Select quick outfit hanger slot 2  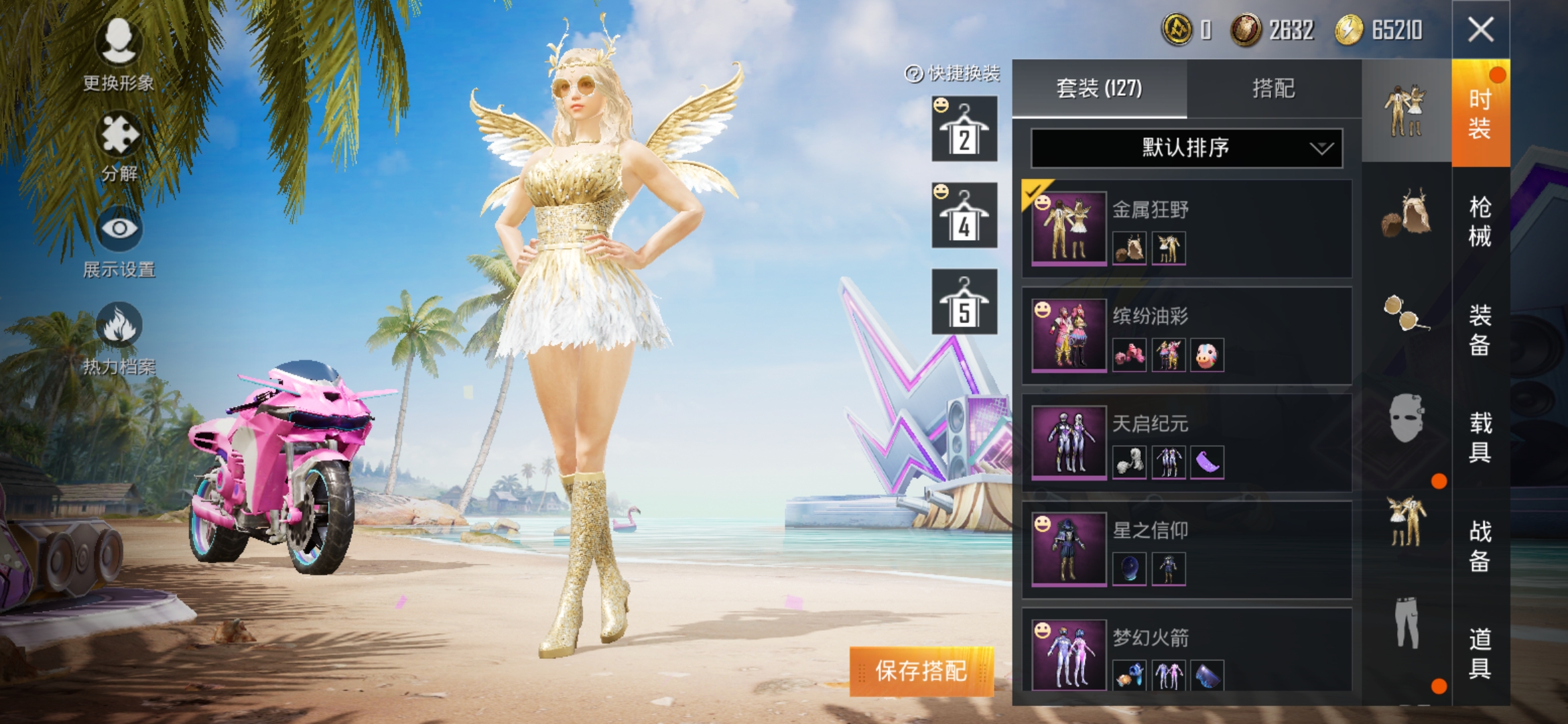964,129
